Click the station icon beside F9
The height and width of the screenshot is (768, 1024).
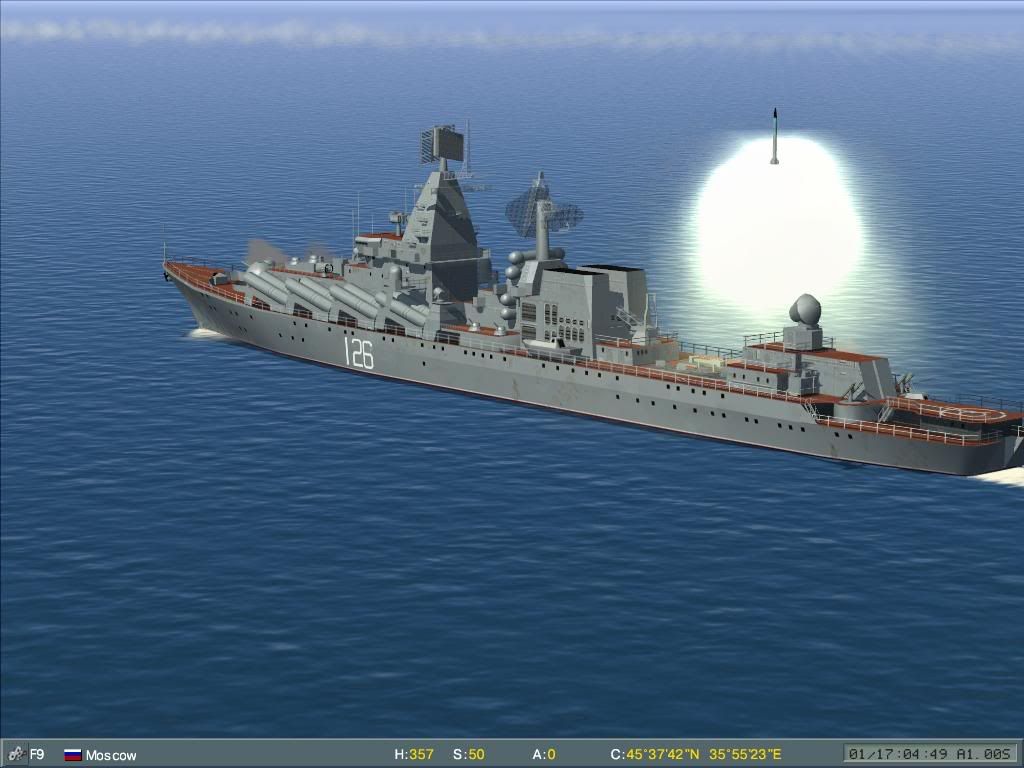coord(16,754)
